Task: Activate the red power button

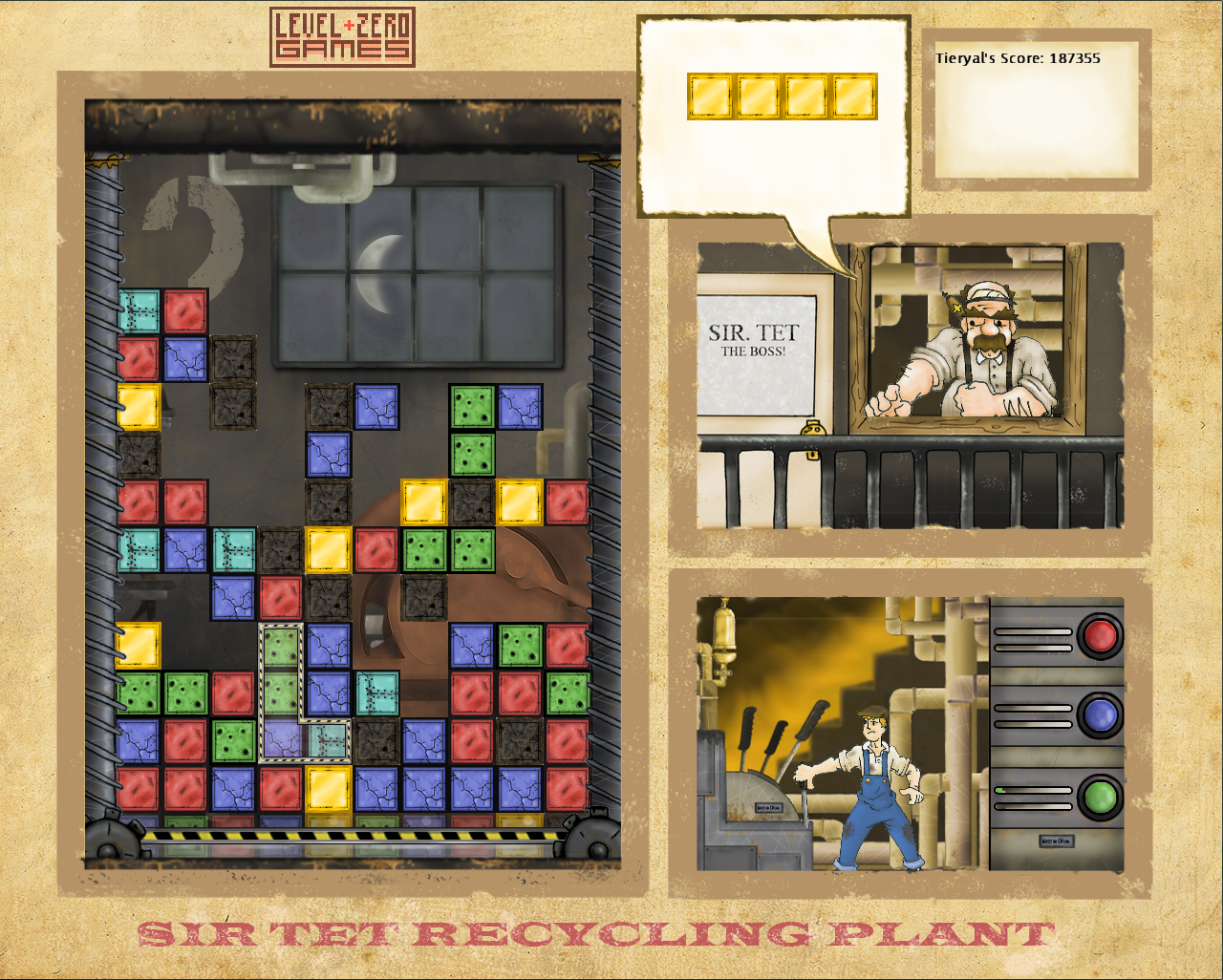Action: (1100, 636)
